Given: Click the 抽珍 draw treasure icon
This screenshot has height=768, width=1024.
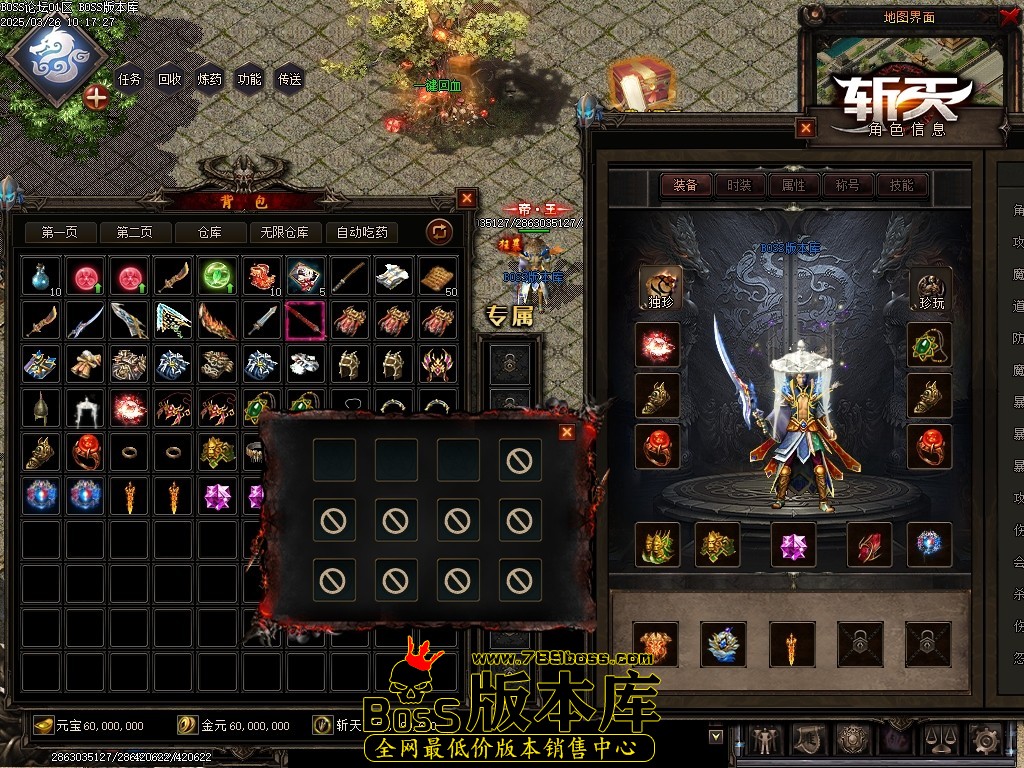Looking at the screenshot, I should pyautogui.click(x=660, y=288).
